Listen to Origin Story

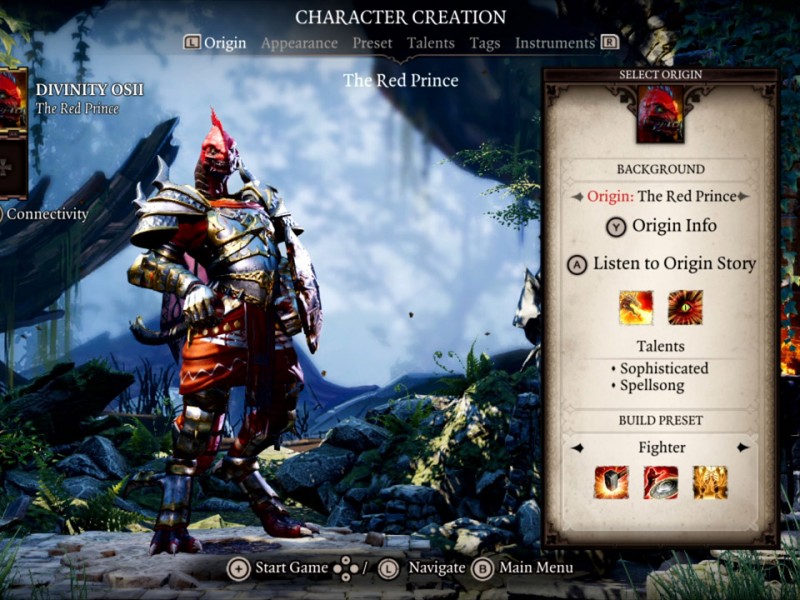point(661,264)
